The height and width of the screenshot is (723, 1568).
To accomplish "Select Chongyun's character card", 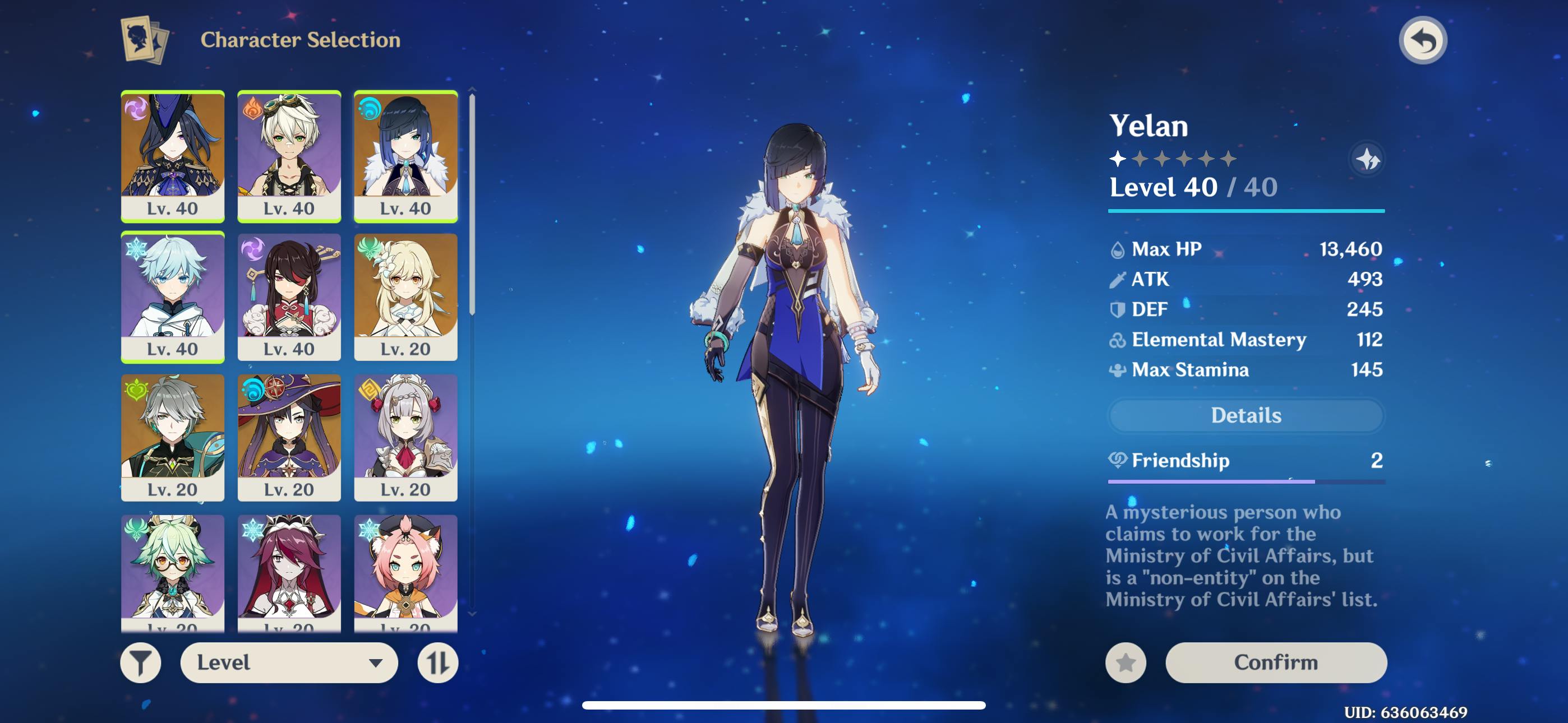I will point(173,296).
